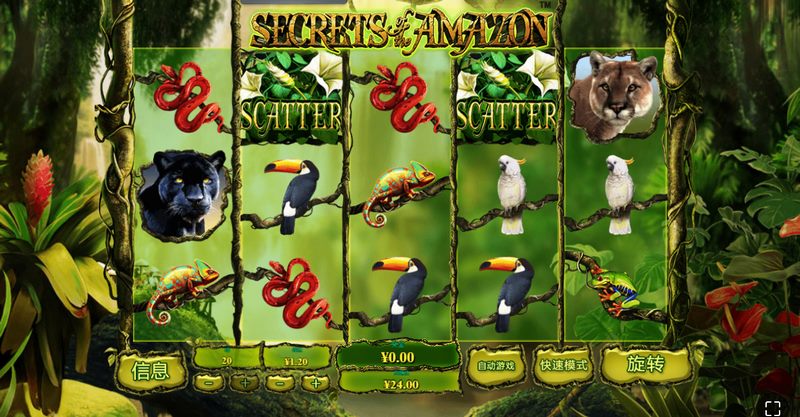Spin the reels with the 旋转 button
The width and height of the screenshot is (800, 417).
click(x=646, y=365)
